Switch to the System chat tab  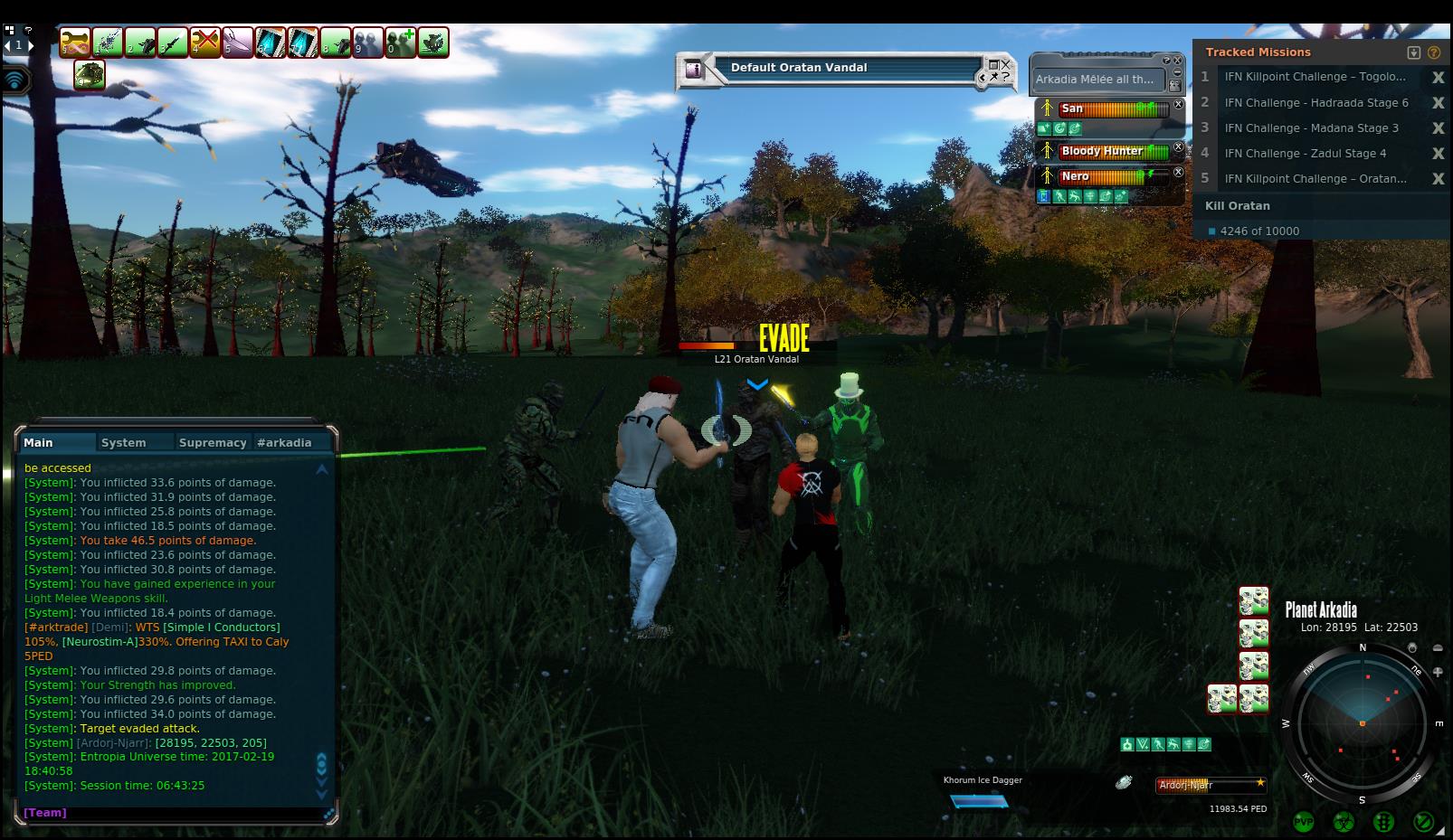pyautogui.click(x=124, y=443)
